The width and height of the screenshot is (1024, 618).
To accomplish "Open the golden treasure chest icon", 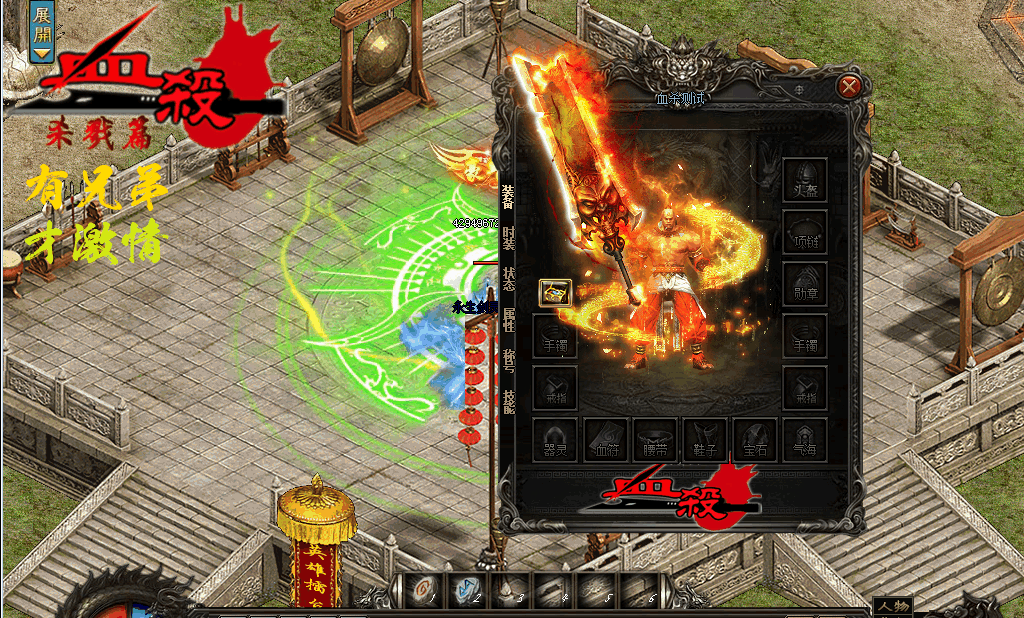I will tap(555, 292).
